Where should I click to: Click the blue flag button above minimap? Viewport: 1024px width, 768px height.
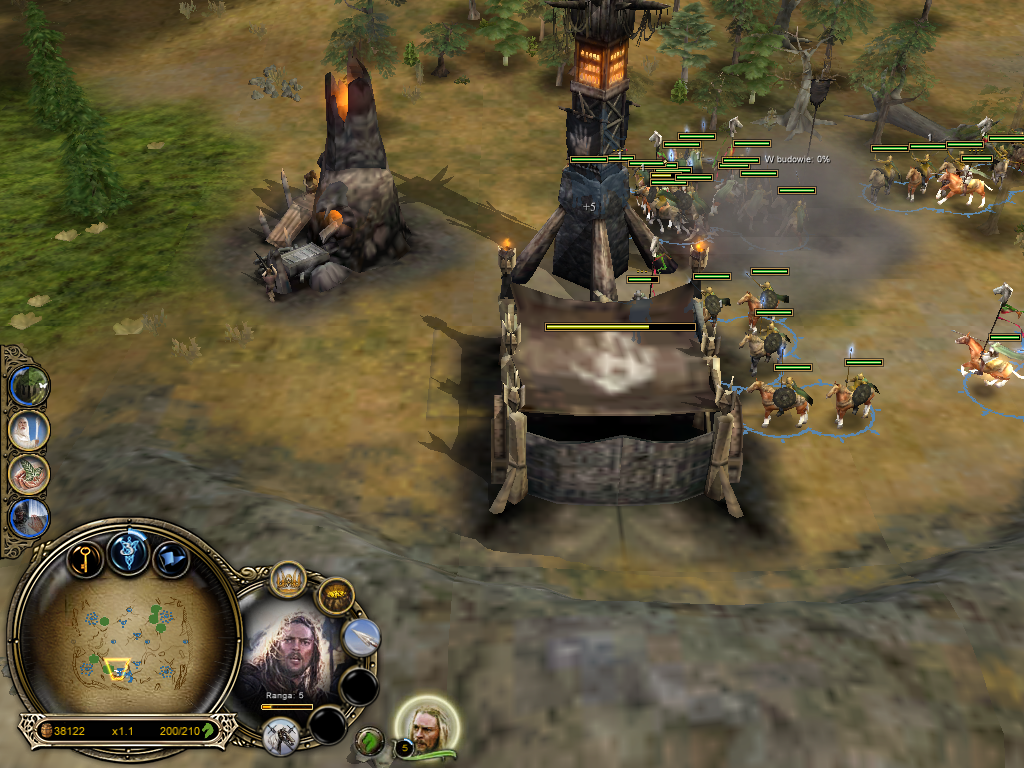pyautogui.click(x=171, y=557)
